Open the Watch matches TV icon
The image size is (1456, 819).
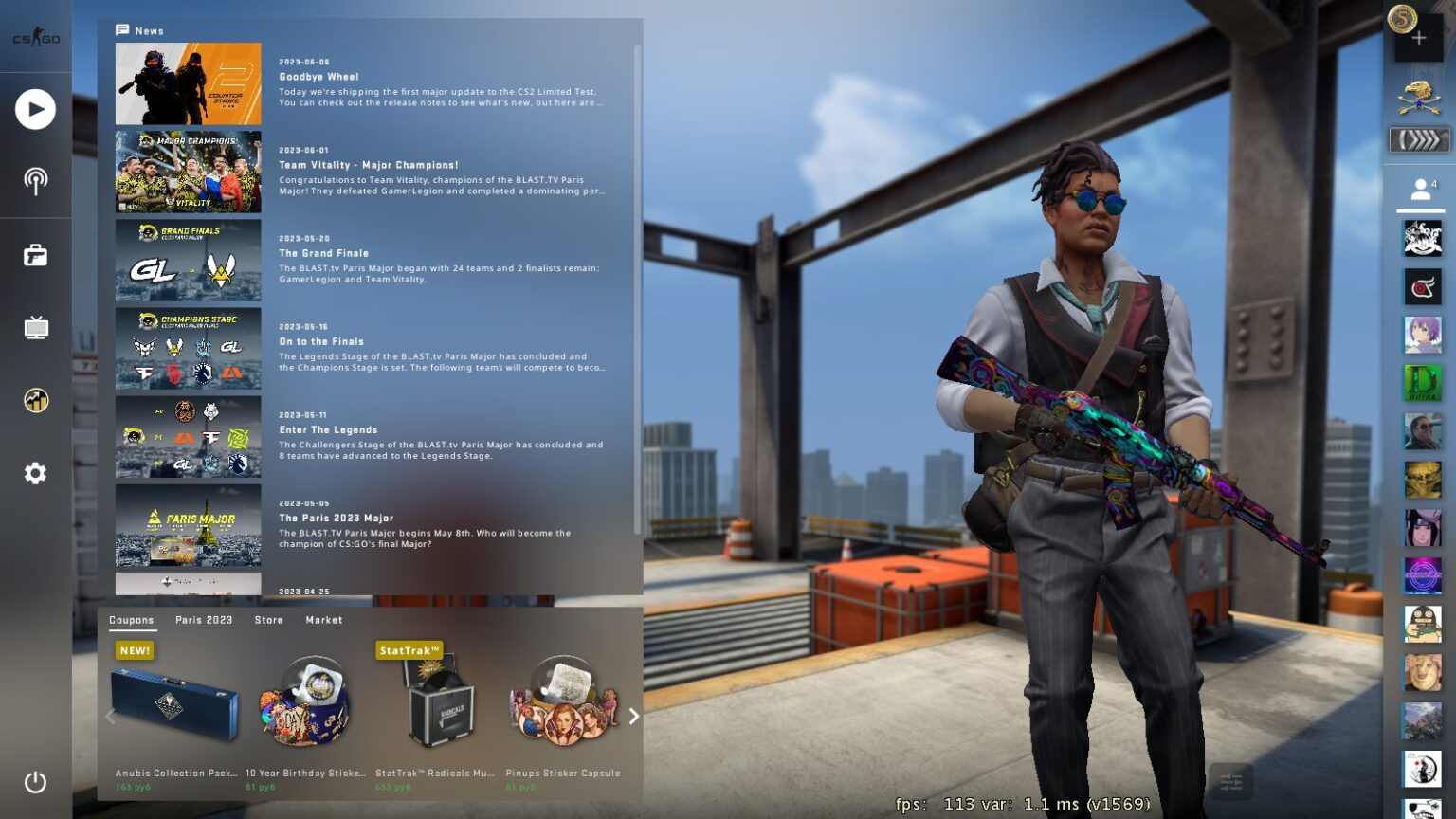point(35,328)
